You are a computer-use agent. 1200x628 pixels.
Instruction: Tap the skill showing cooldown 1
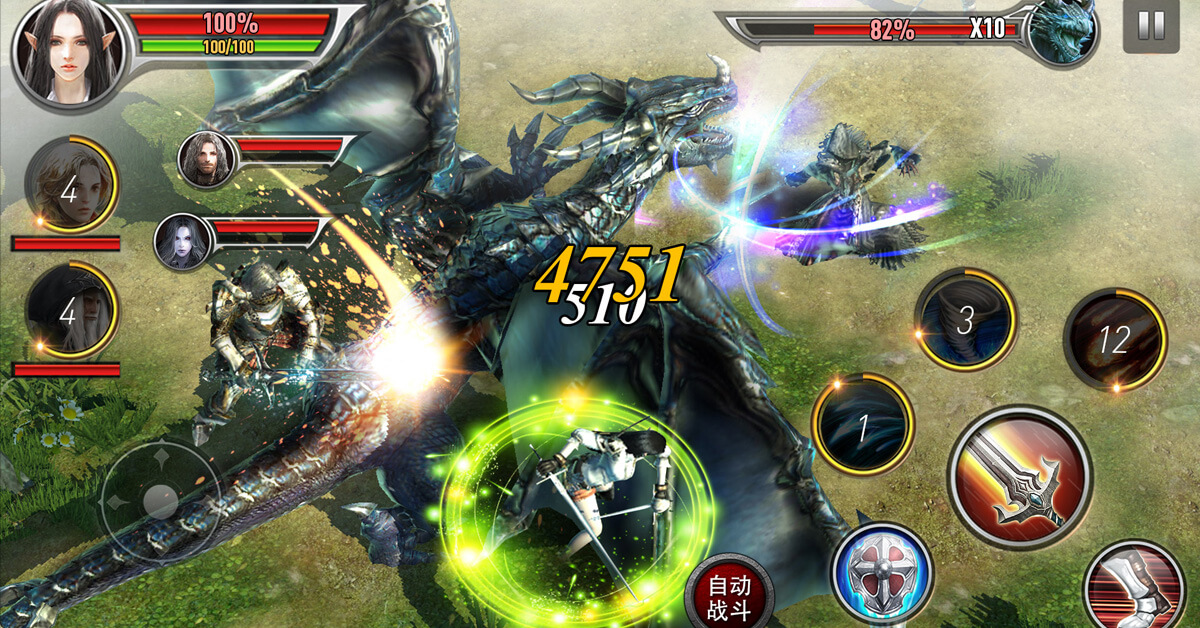(x=862, y=425)
